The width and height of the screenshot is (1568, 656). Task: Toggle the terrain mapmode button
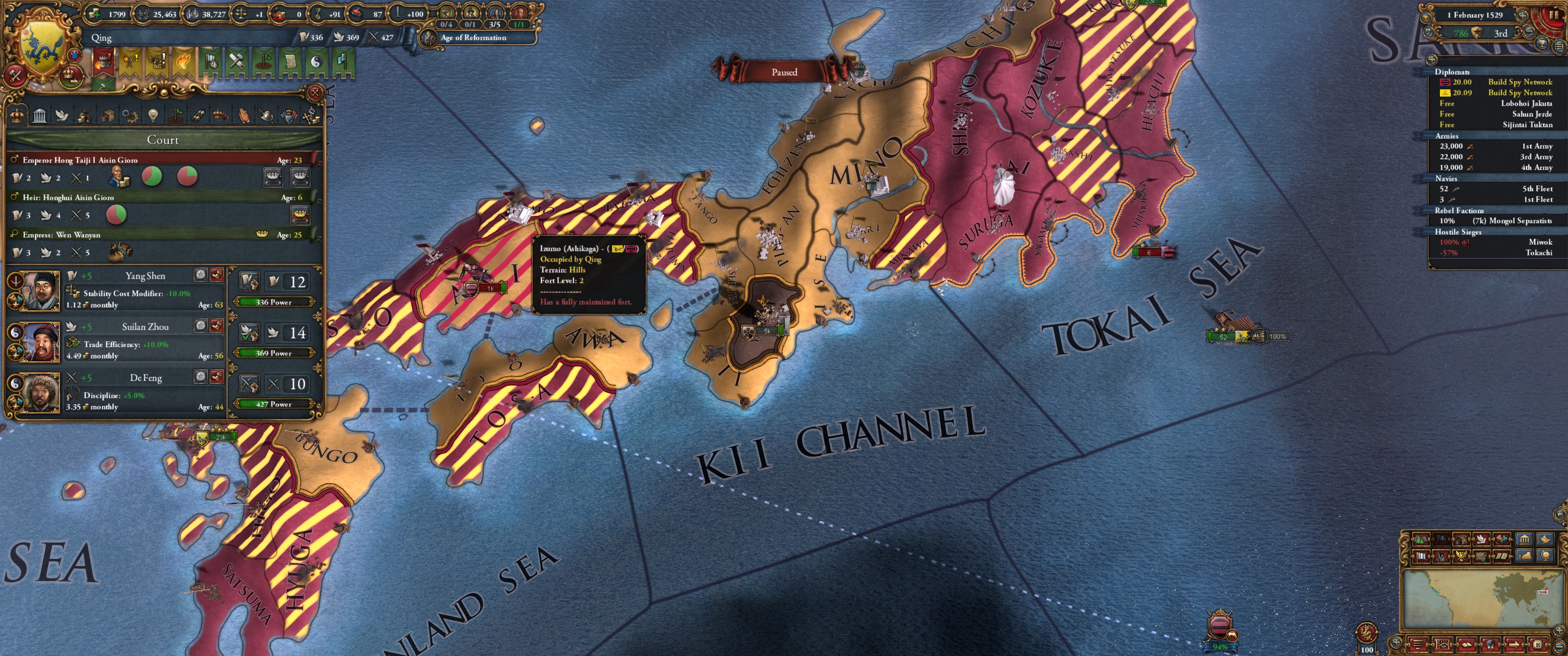coord(1421,540)
